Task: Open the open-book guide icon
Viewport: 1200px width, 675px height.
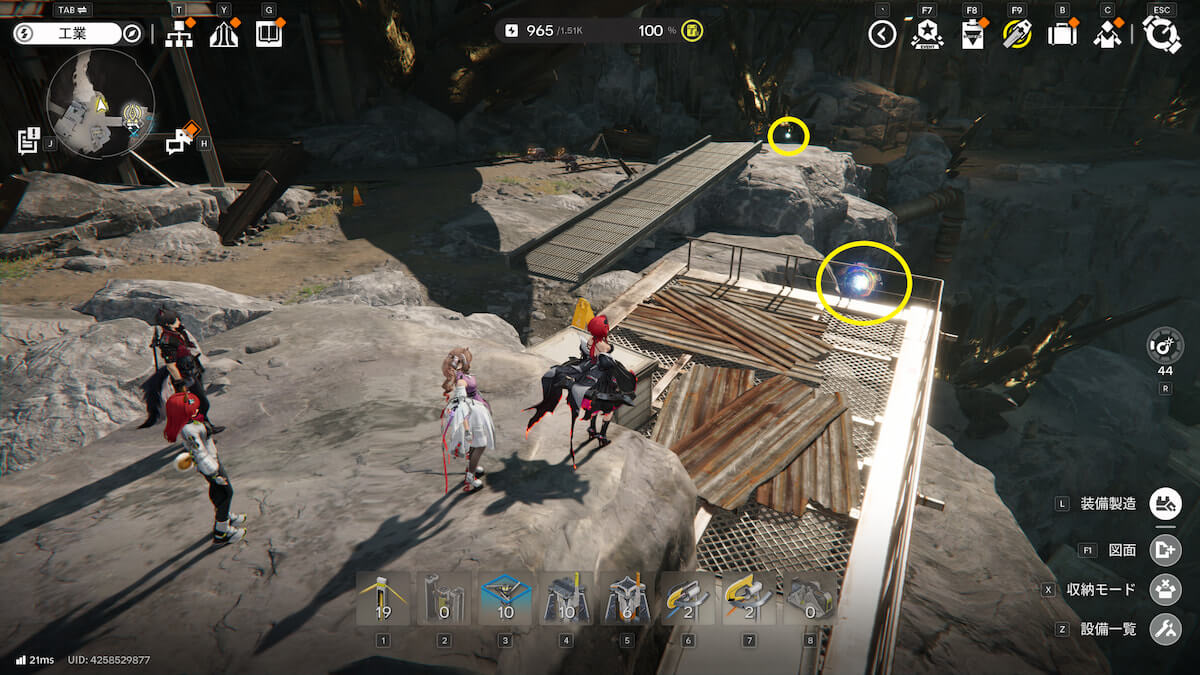Action: 269,35
